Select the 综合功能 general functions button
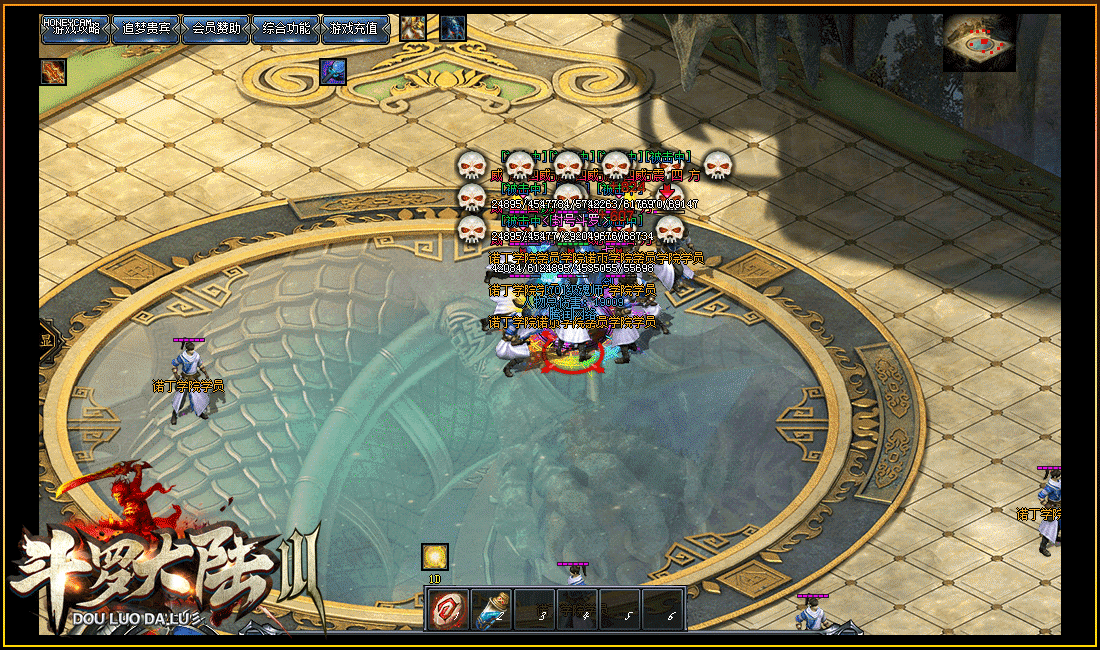 click(x=285, y=29)
